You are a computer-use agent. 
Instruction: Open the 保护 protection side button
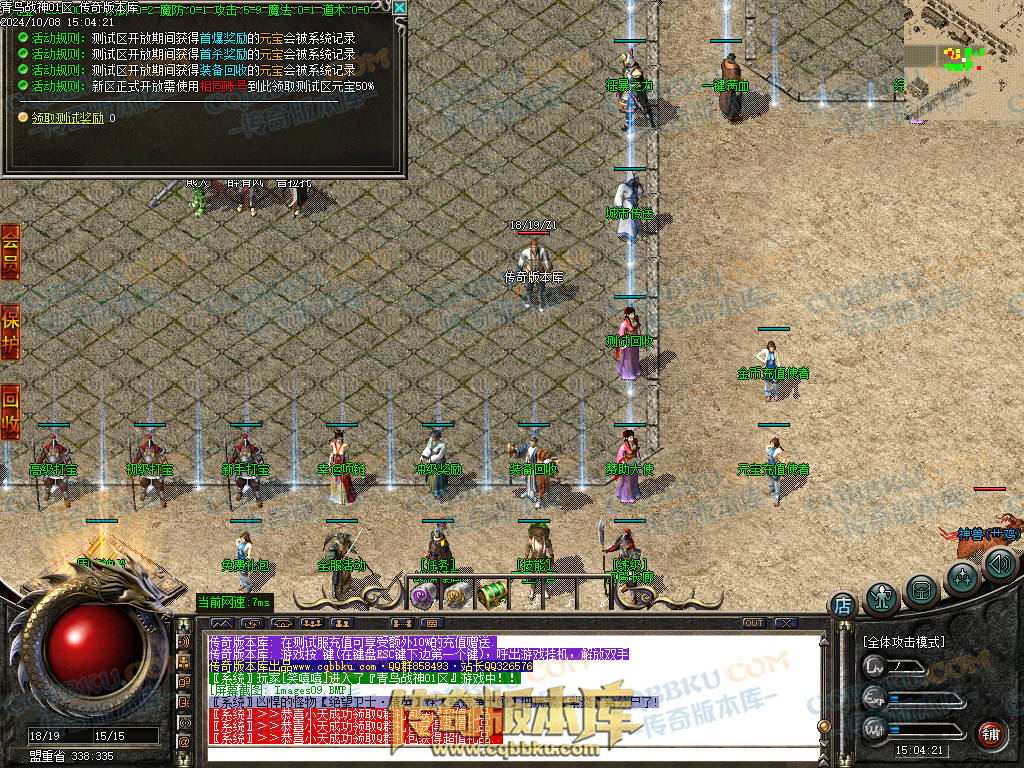[10, 332]
